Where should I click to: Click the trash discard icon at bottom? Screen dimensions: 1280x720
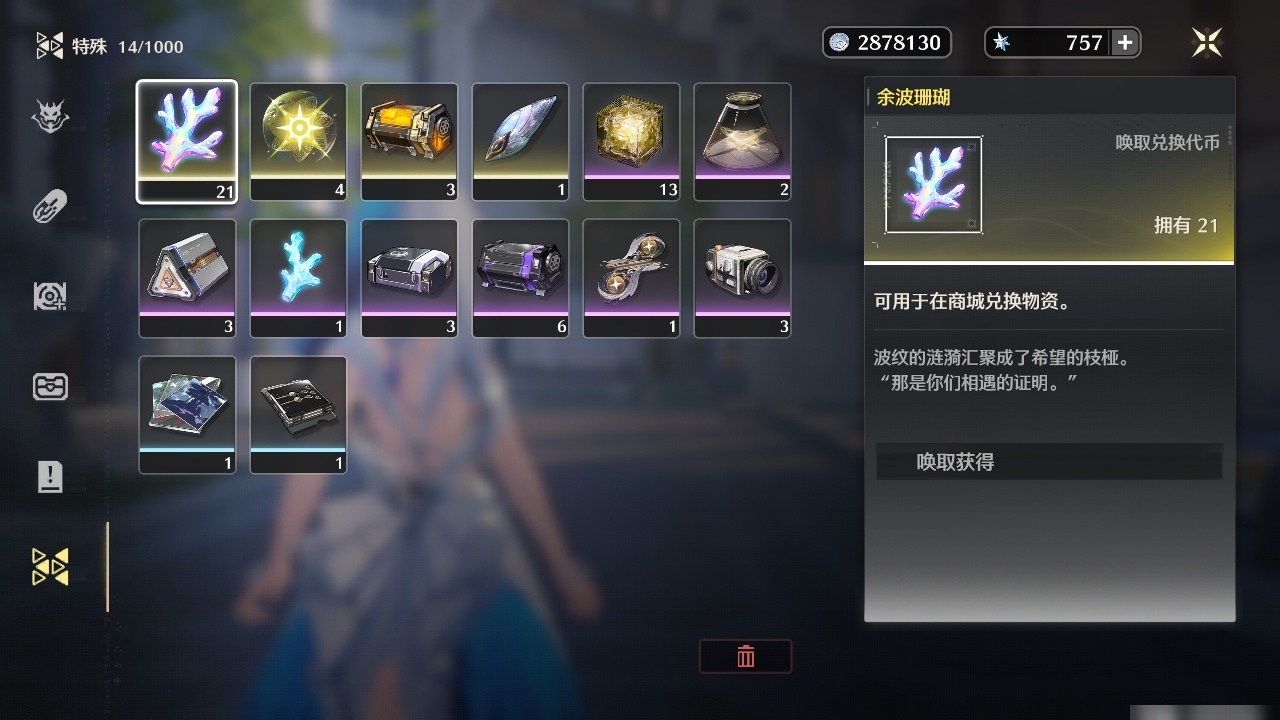[x=745, y=657]
